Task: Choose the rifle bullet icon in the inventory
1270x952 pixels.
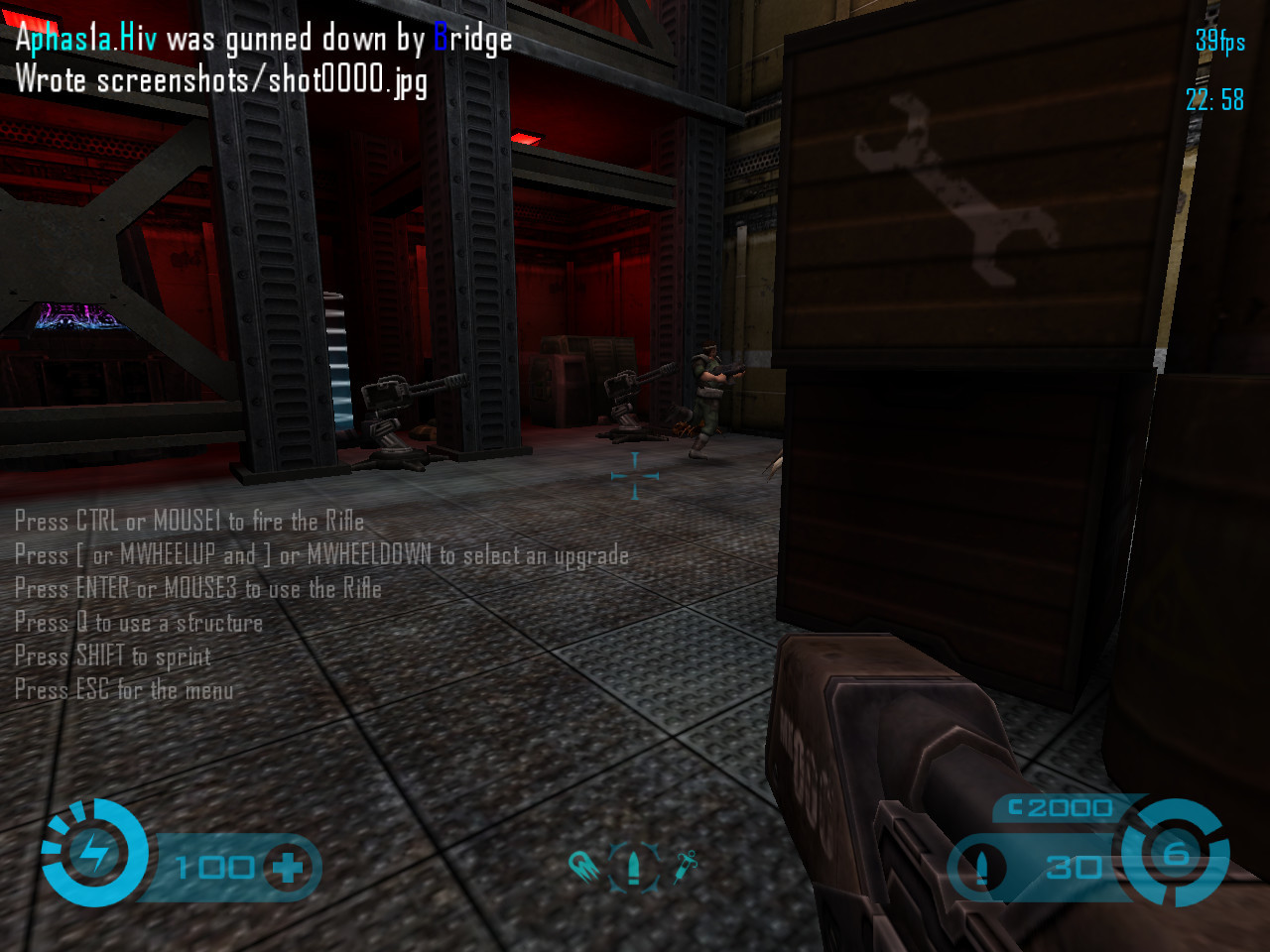Action: click(634, 867)
